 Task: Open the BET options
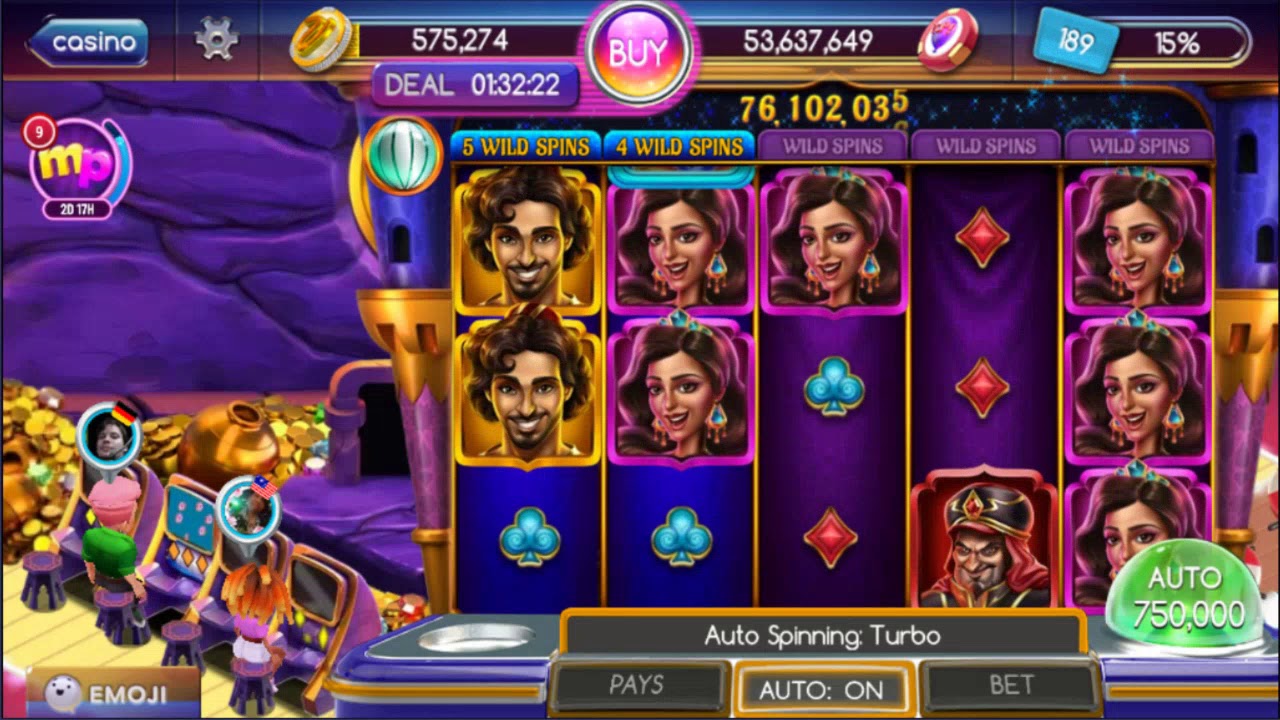pos(1011,685)
